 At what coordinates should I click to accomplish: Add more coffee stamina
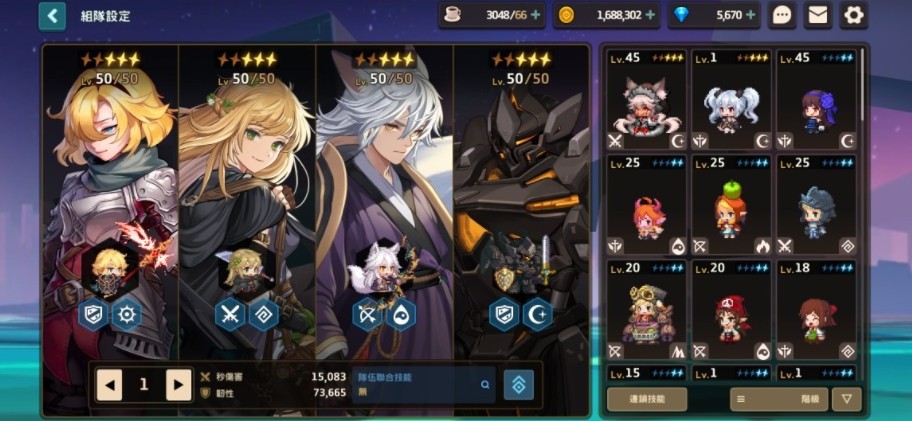[x=535, y=15]
